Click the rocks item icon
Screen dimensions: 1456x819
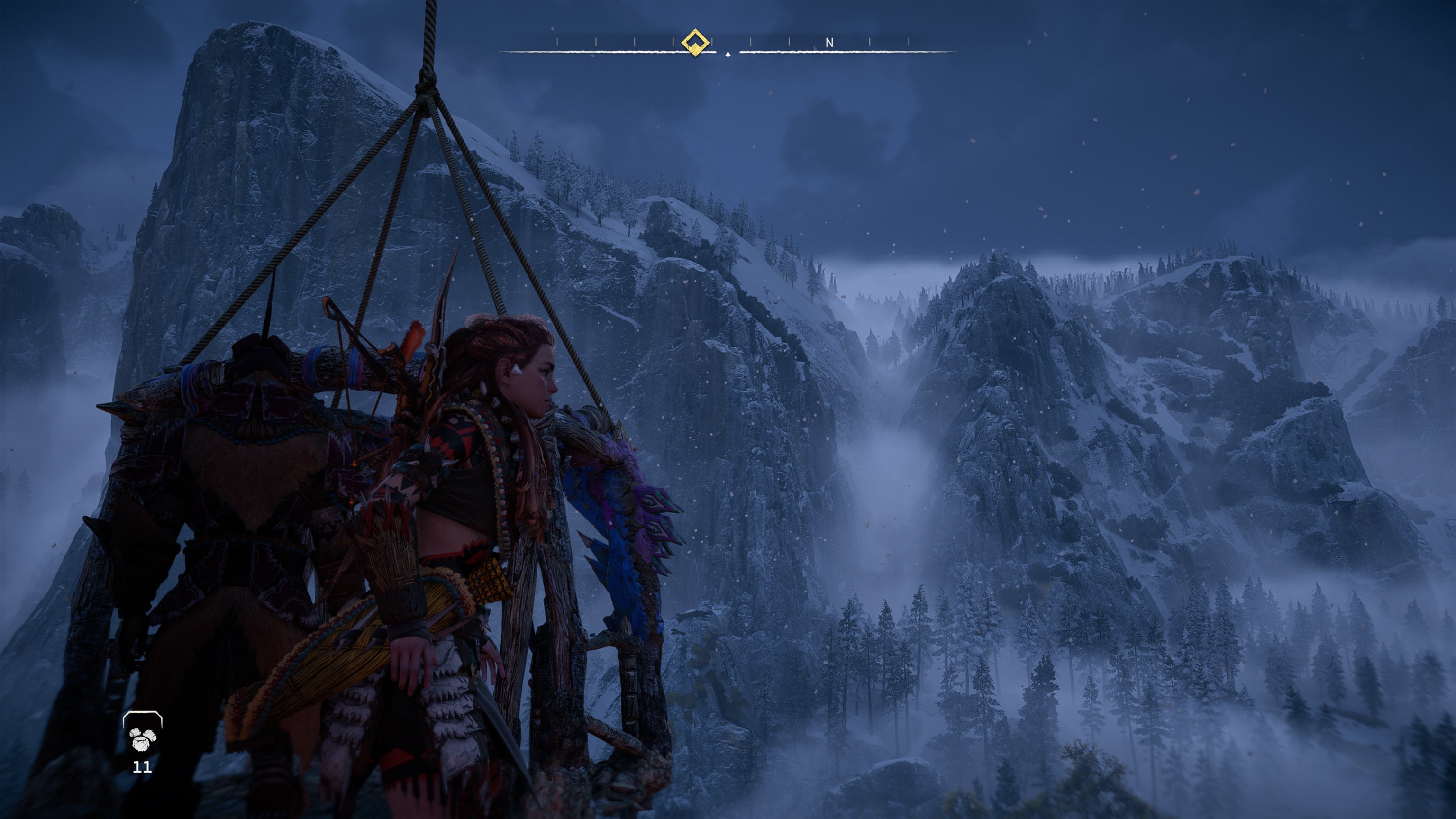click(x=143, y=737)
